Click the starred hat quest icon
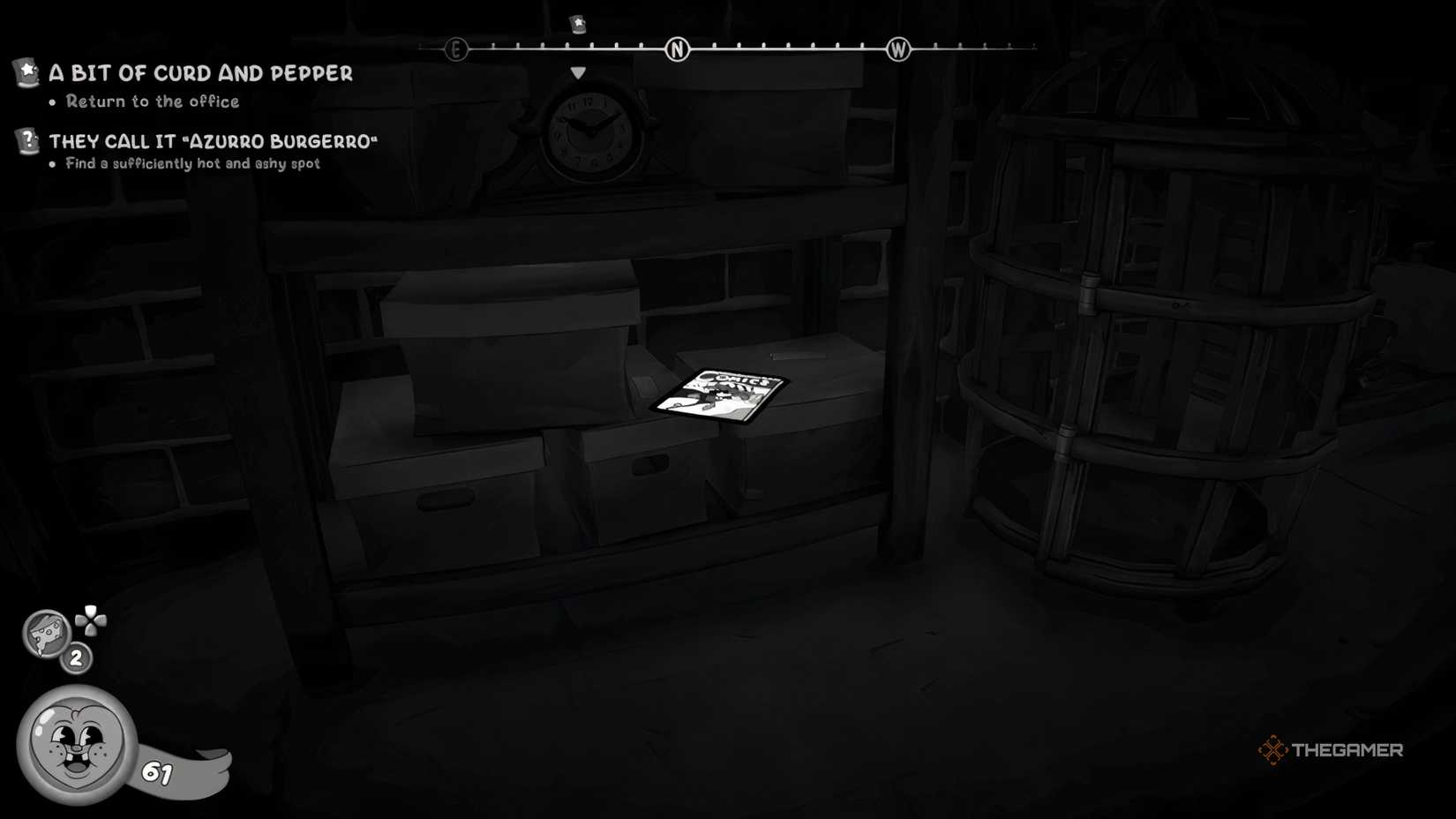This screenshot has height=819, width=1456. click(27, 72)
